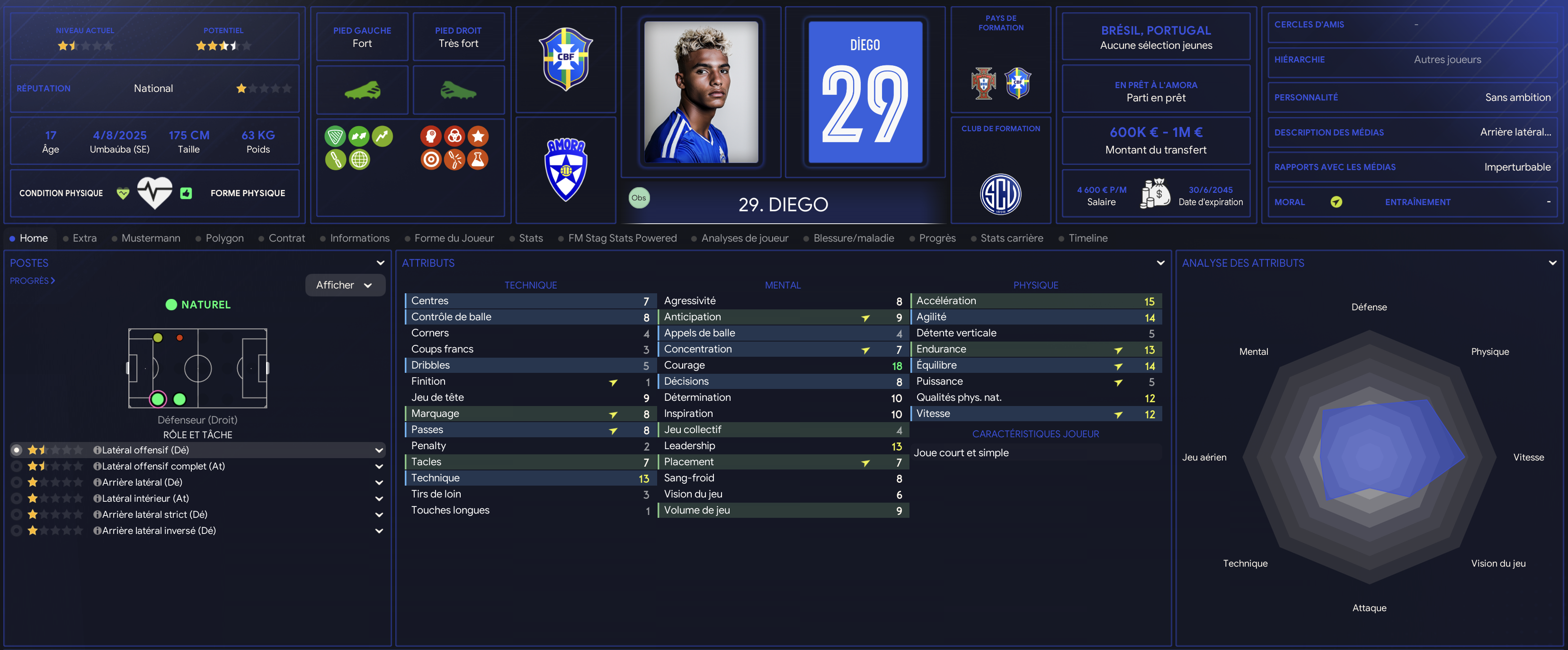Follow the PROGRÈS link under Postes
1568x650 pixels.
(x=32, y=281)
